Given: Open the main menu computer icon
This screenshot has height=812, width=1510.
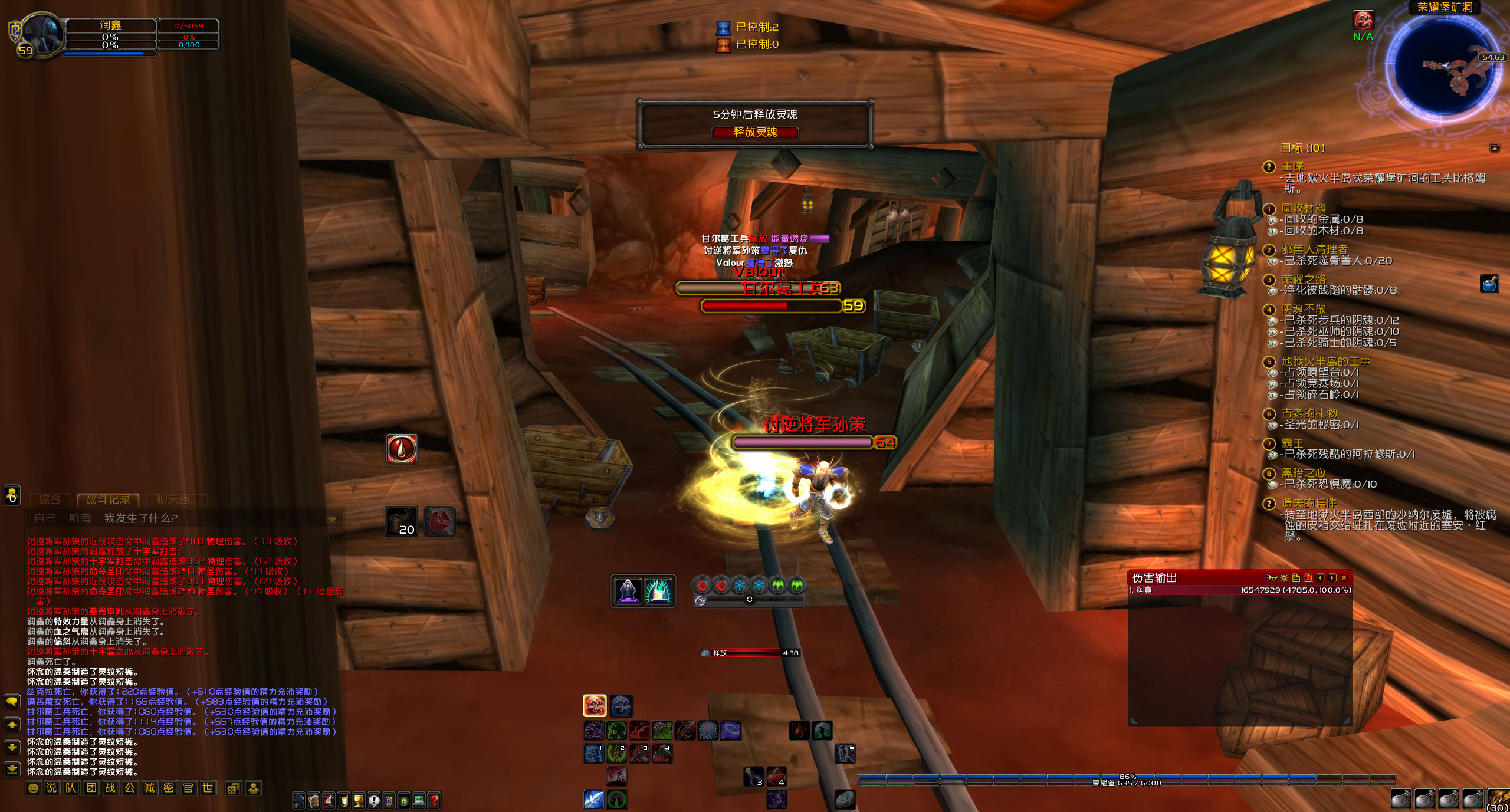Looking at the screenshot, I should tap(418, 801).
